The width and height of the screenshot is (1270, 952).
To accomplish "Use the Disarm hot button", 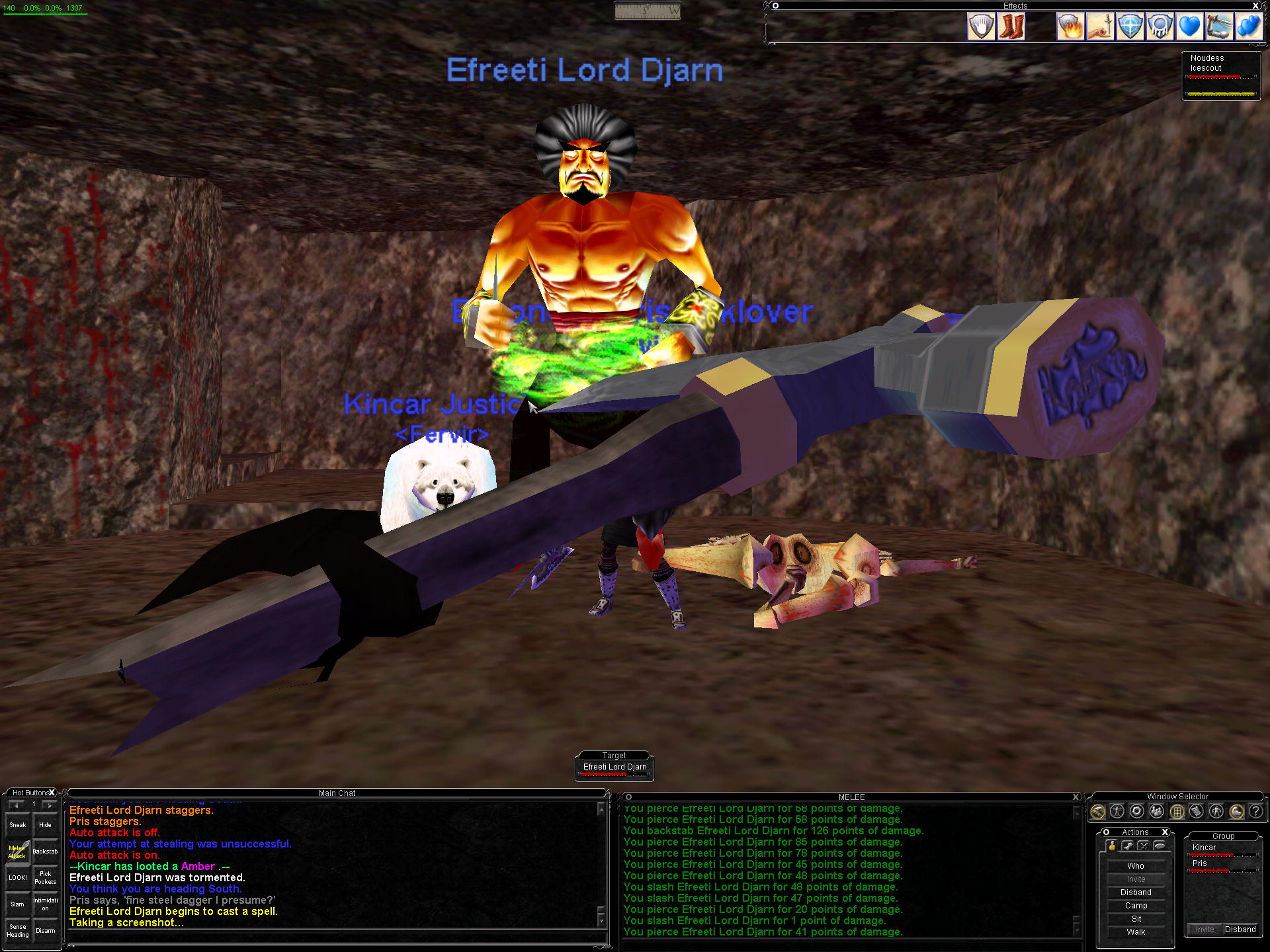I will click(45, 931).
